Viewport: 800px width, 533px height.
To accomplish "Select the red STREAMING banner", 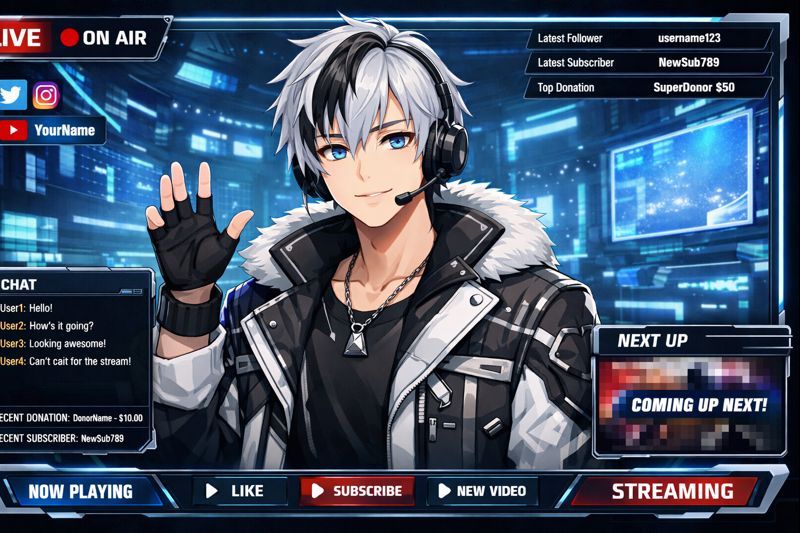I will (671, 491).
